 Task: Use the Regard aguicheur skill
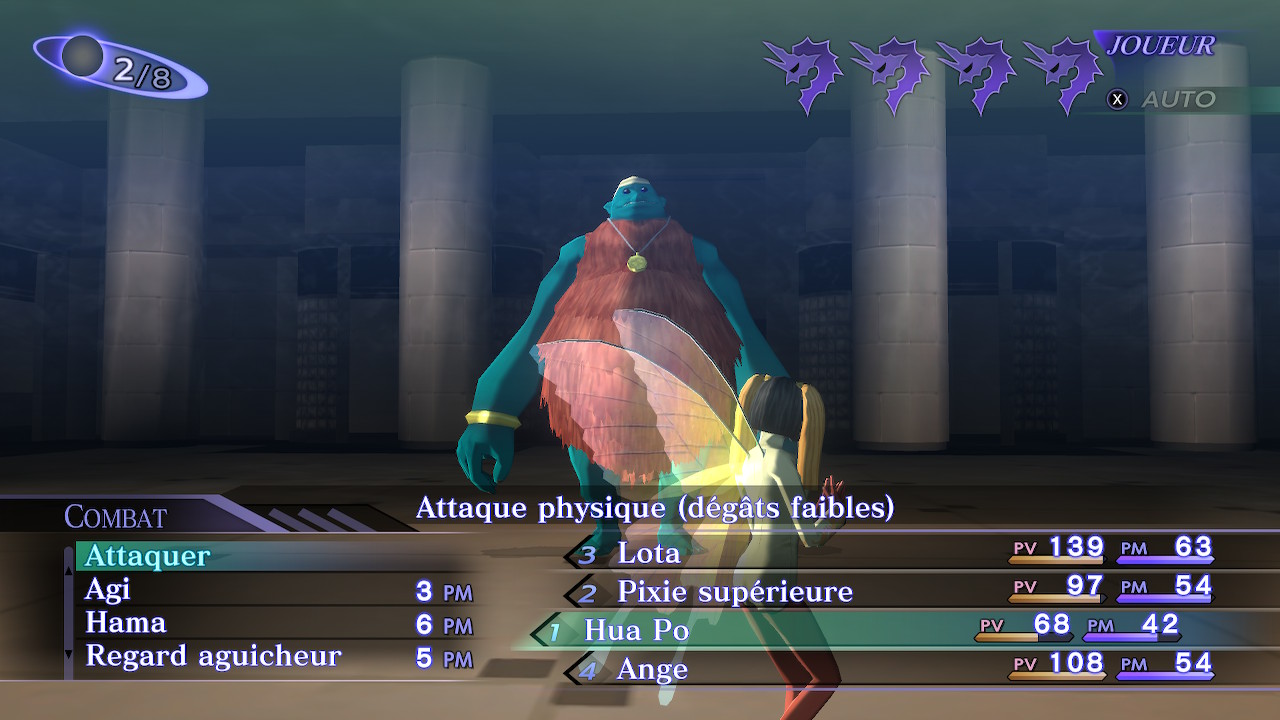213,656
